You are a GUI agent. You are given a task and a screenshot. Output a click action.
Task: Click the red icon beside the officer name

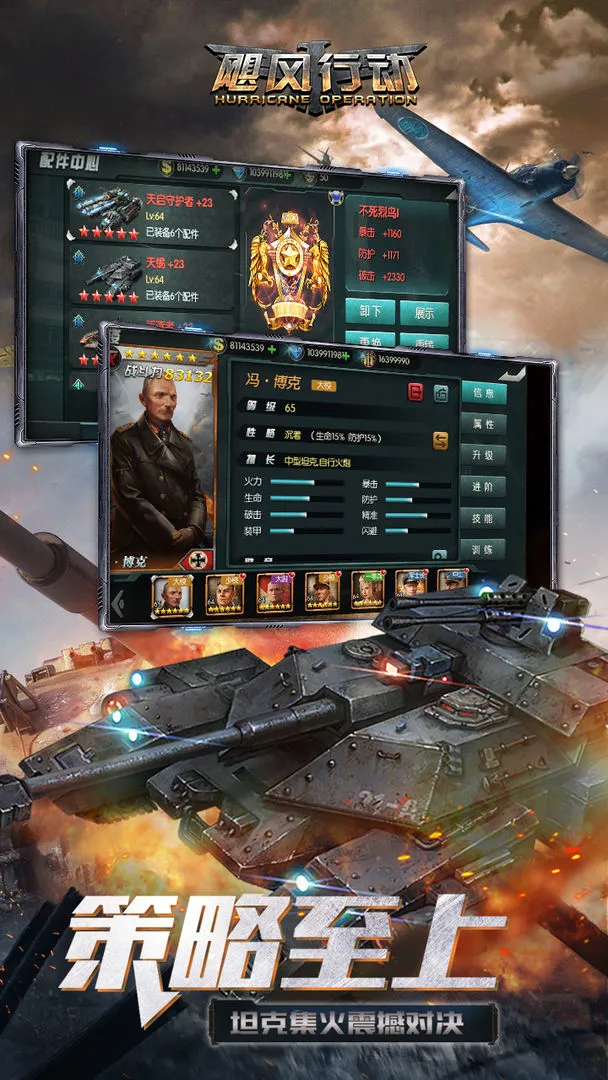pos(416,393)
